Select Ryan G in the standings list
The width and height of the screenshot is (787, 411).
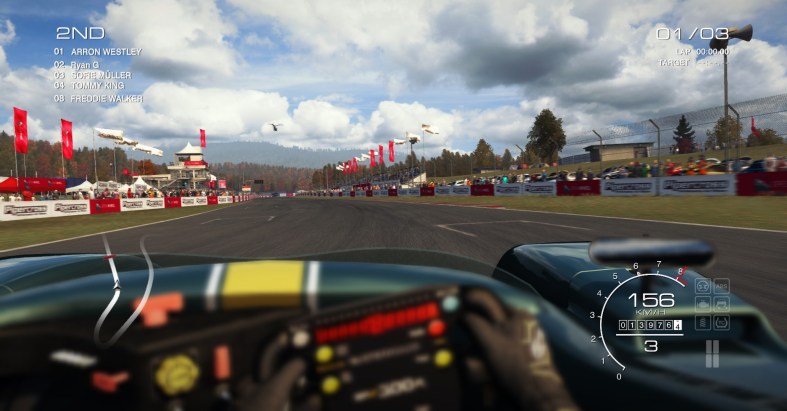[84, 64]
